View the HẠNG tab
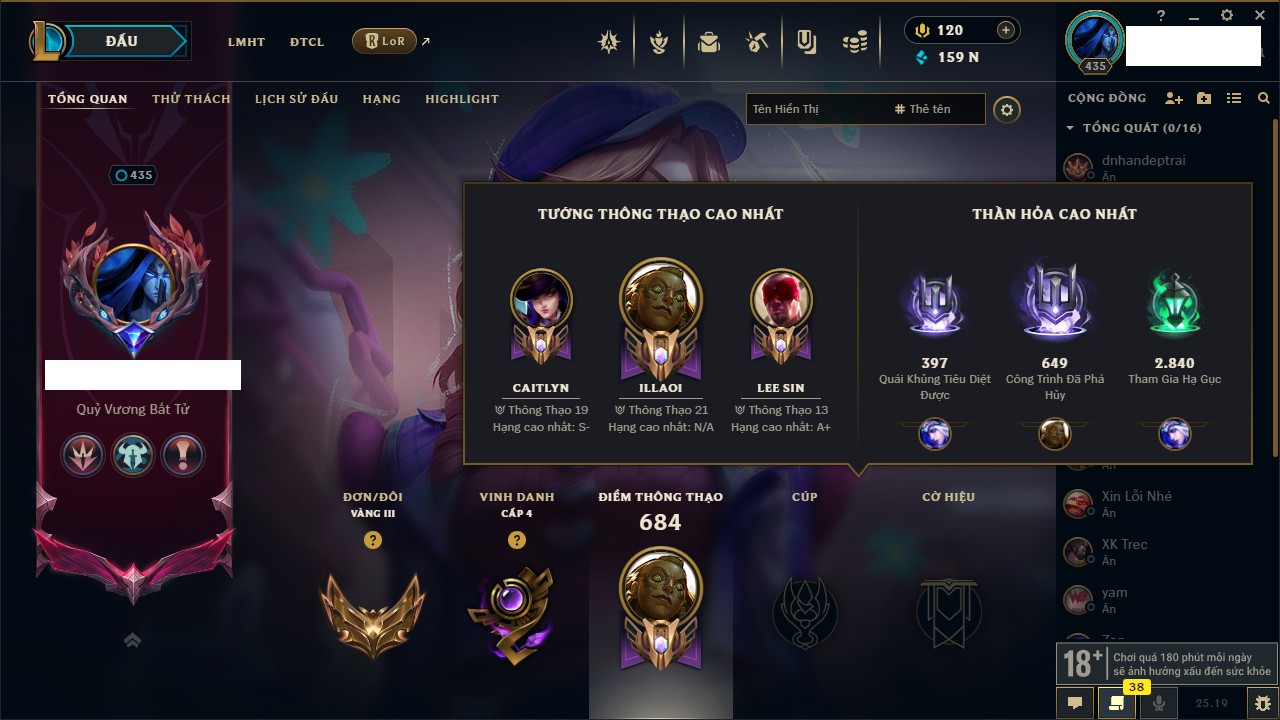This screenshot has height=720, width=1280. pos(381,99)
